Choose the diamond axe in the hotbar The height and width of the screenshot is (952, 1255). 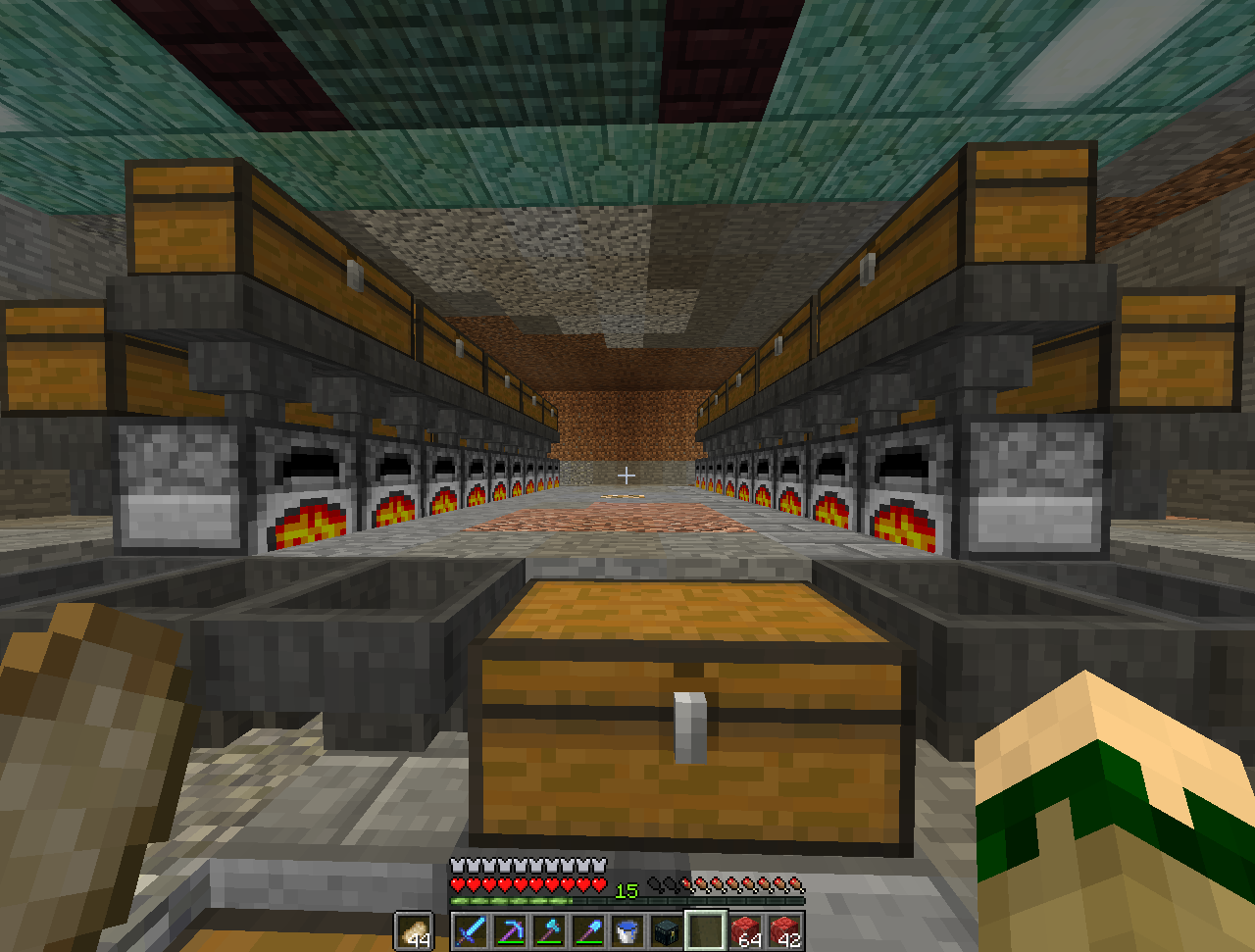coord(549,930)
